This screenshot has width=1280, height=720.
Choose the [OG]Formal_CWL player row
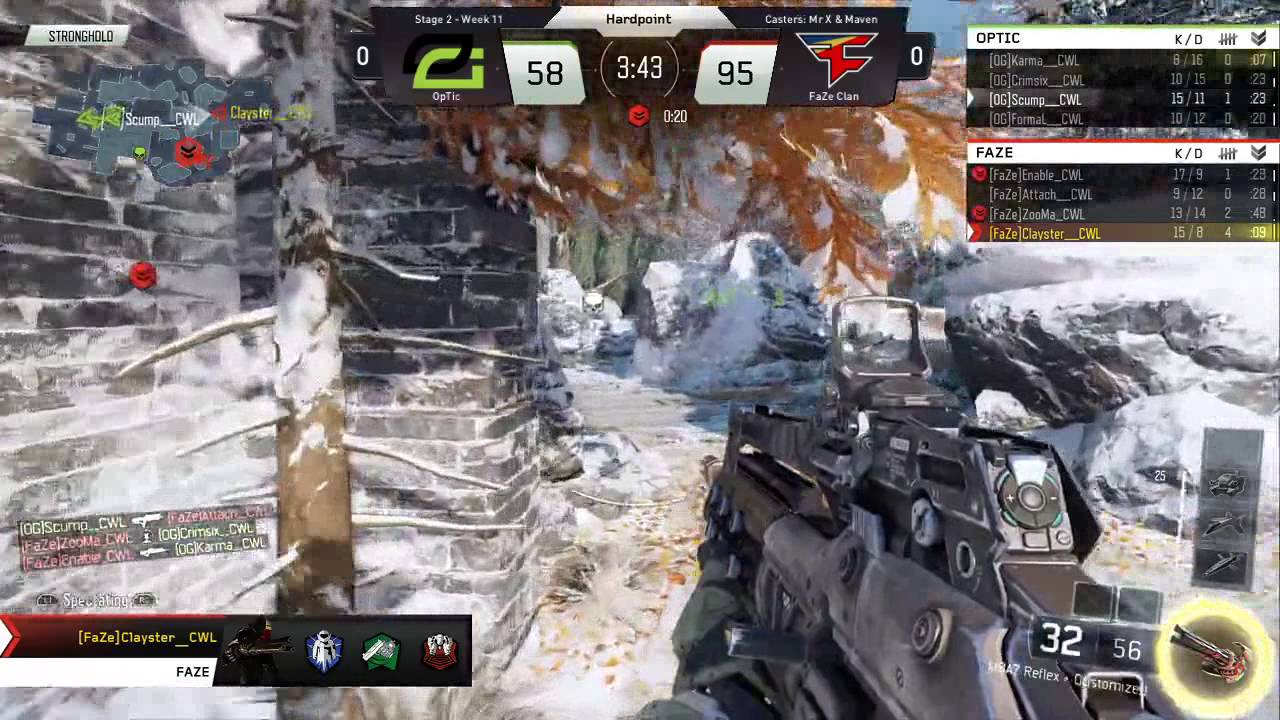click(x=1118, y=119)
